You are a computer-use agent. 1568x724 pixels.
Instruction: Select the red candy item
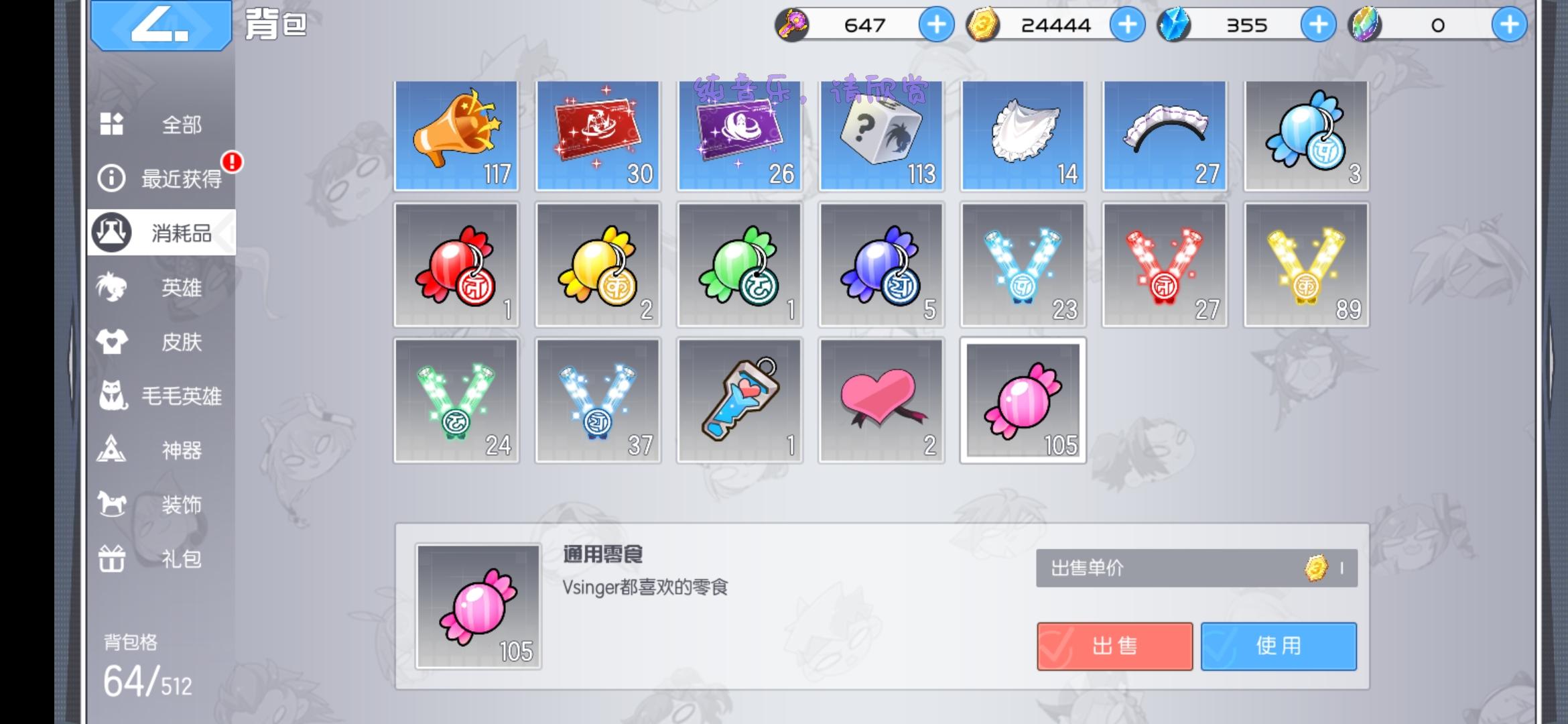[x=456, y=265]
